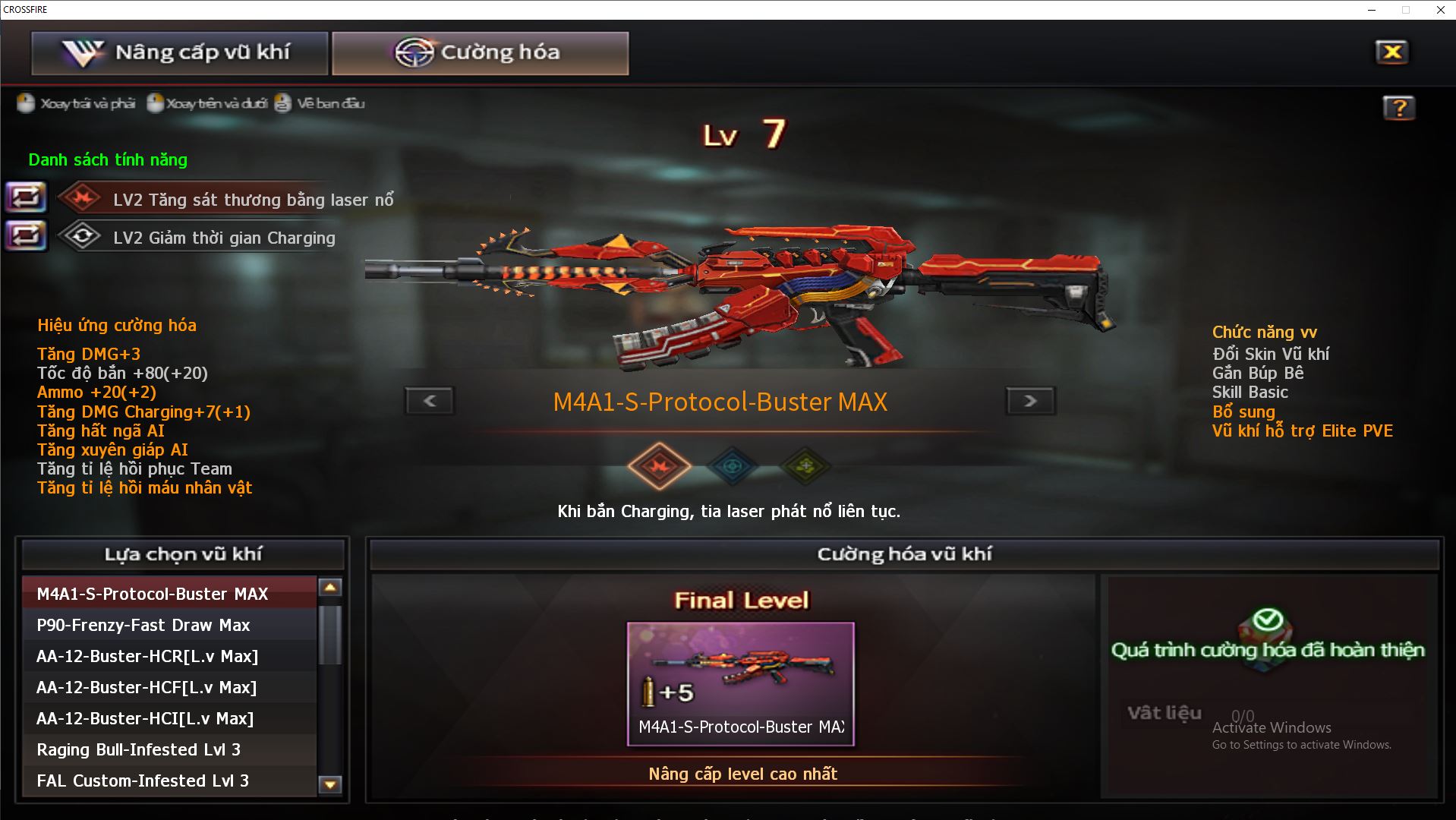
Task: Click the weapon list scroll-down arrow
Action: click(330, 784)
